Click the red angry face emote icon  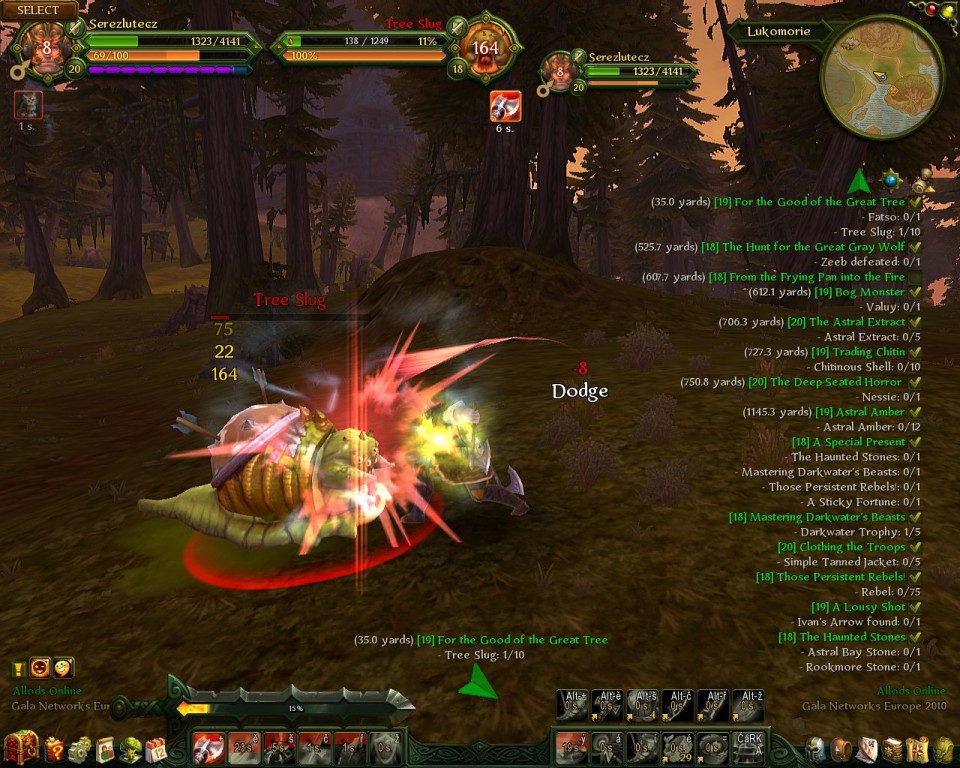coord(40,667)
